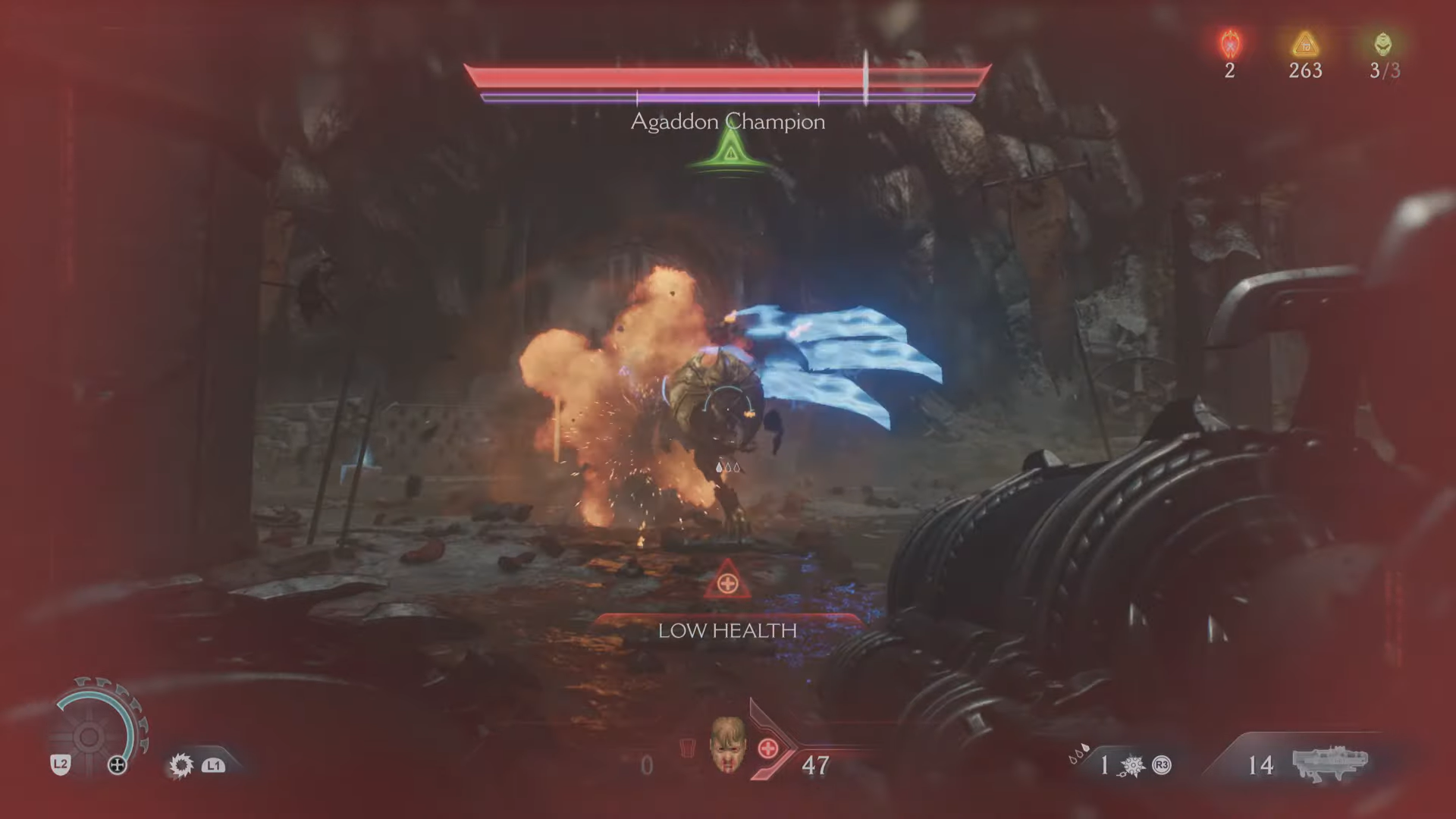Viewport: 1456px width, 819px height.
Task: Click the Doom Slayer face portrait
Action: tap(727, 744)
